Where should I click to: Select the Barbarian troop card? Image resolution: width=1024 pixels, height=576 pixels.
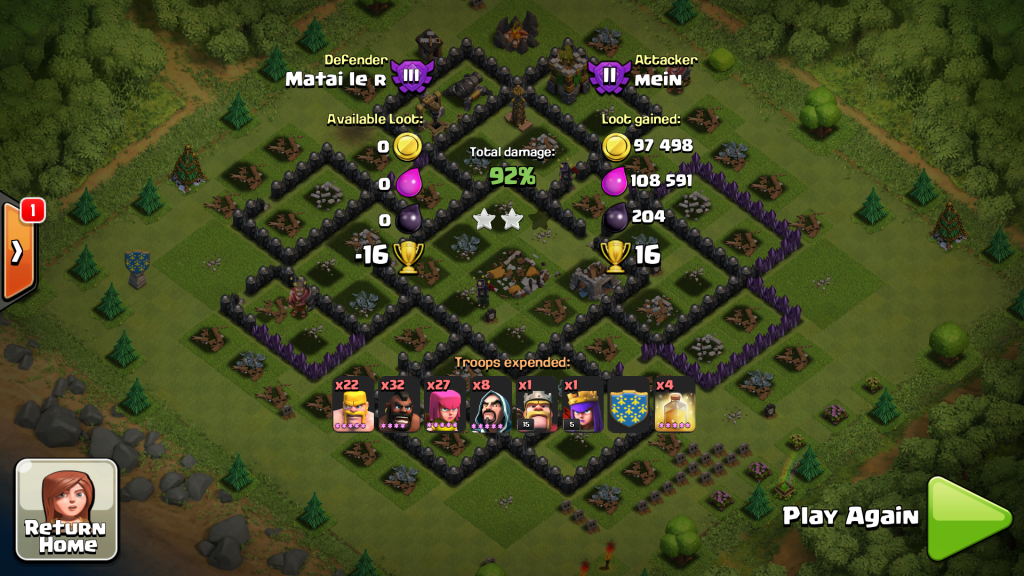coord(353,405)
